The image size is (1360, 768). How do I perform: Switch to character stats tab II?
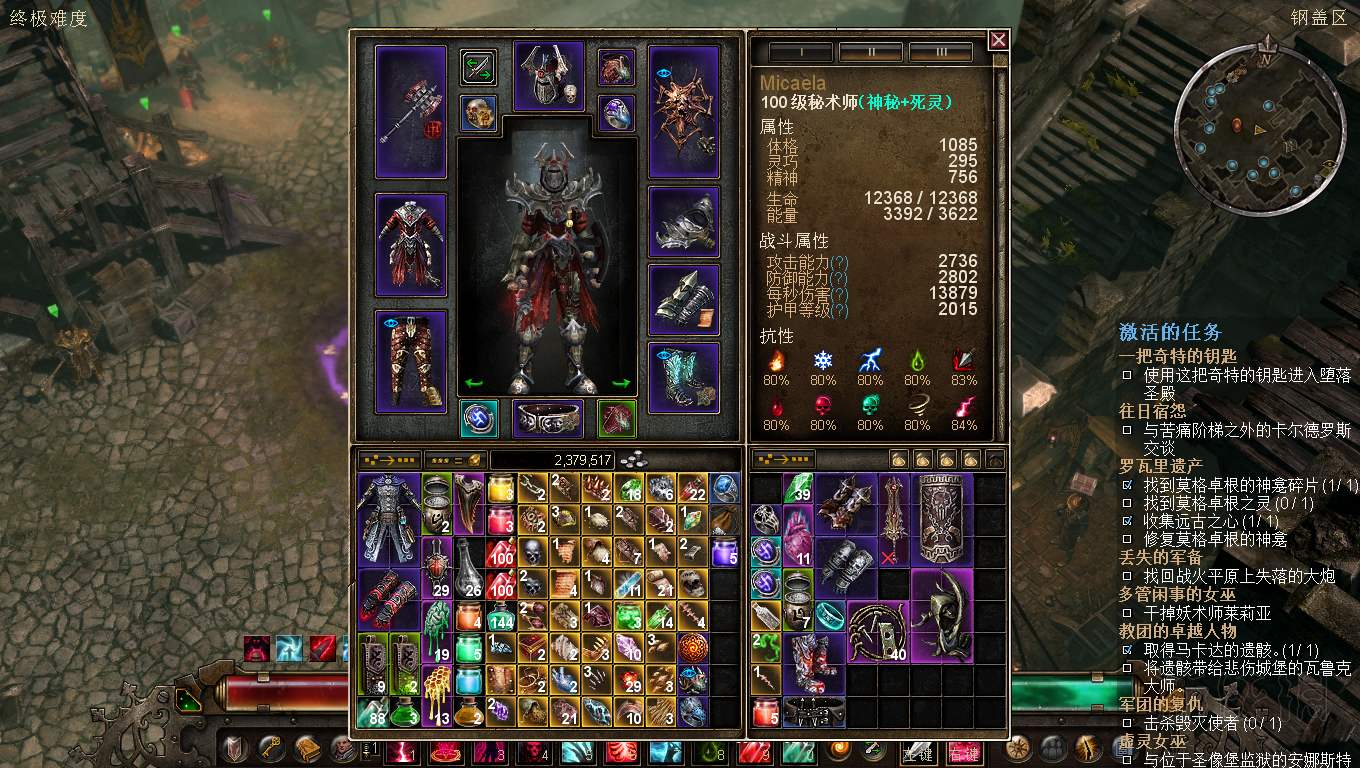[x=870, y=49]
